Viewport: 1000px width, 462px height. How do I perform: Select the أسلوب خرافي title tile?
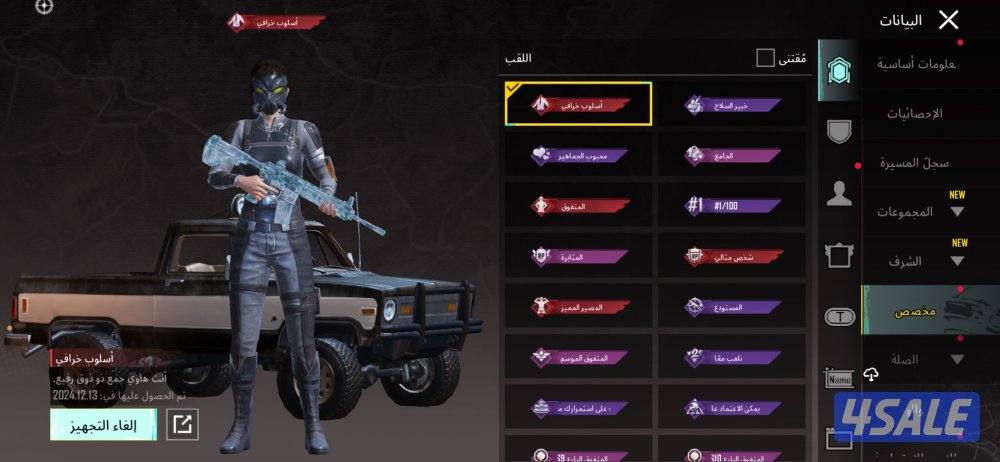(x=579, y=104)
